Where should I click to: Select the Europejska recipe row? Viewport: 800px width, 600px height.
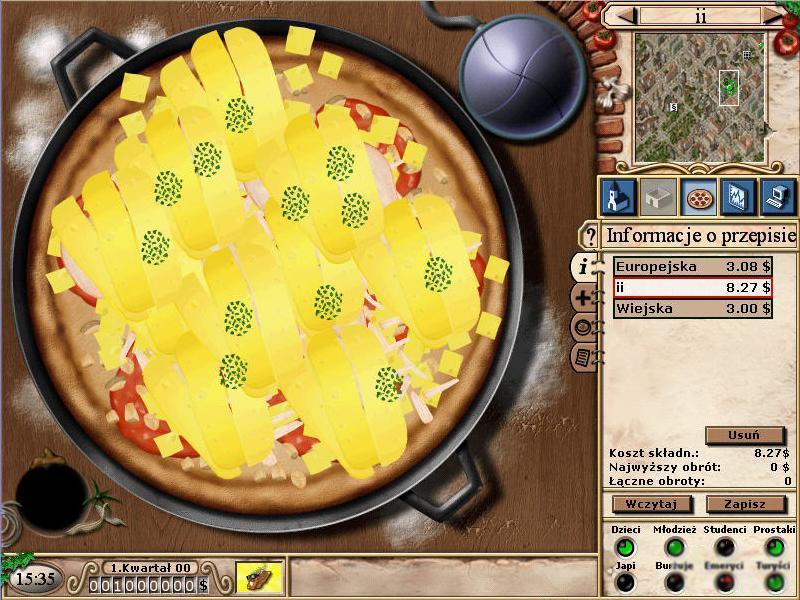(692, 267)
